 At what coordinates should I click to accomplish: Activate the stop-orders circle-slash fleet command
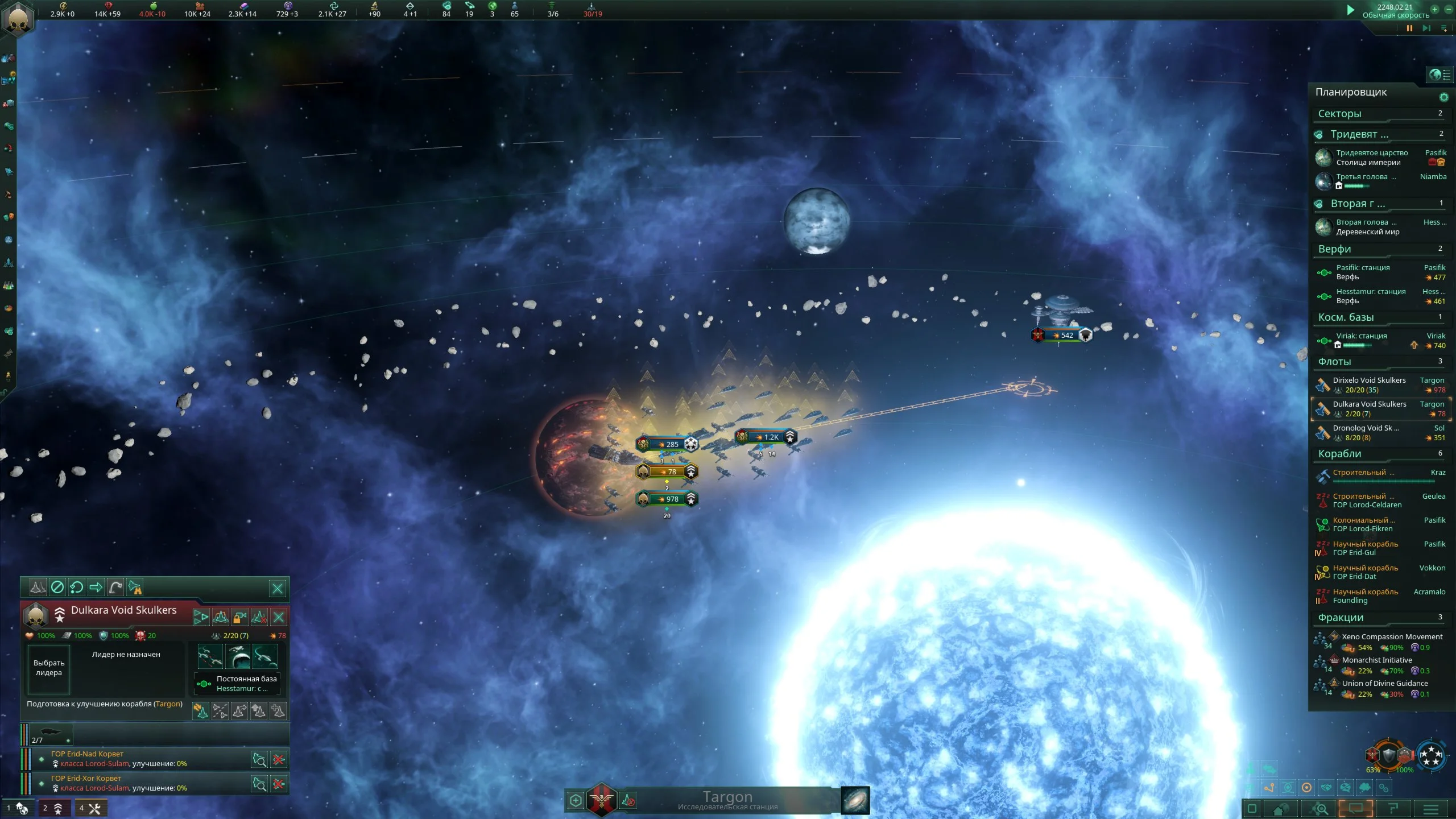coord(57,588)
